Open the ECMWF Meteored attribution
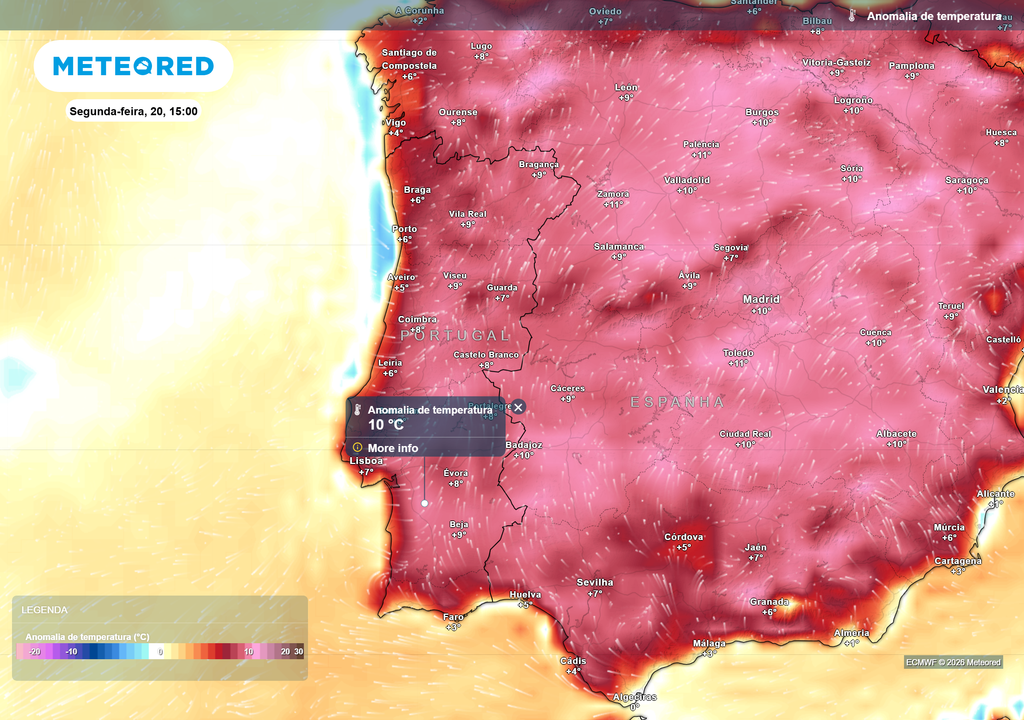 tap(953, 662)
